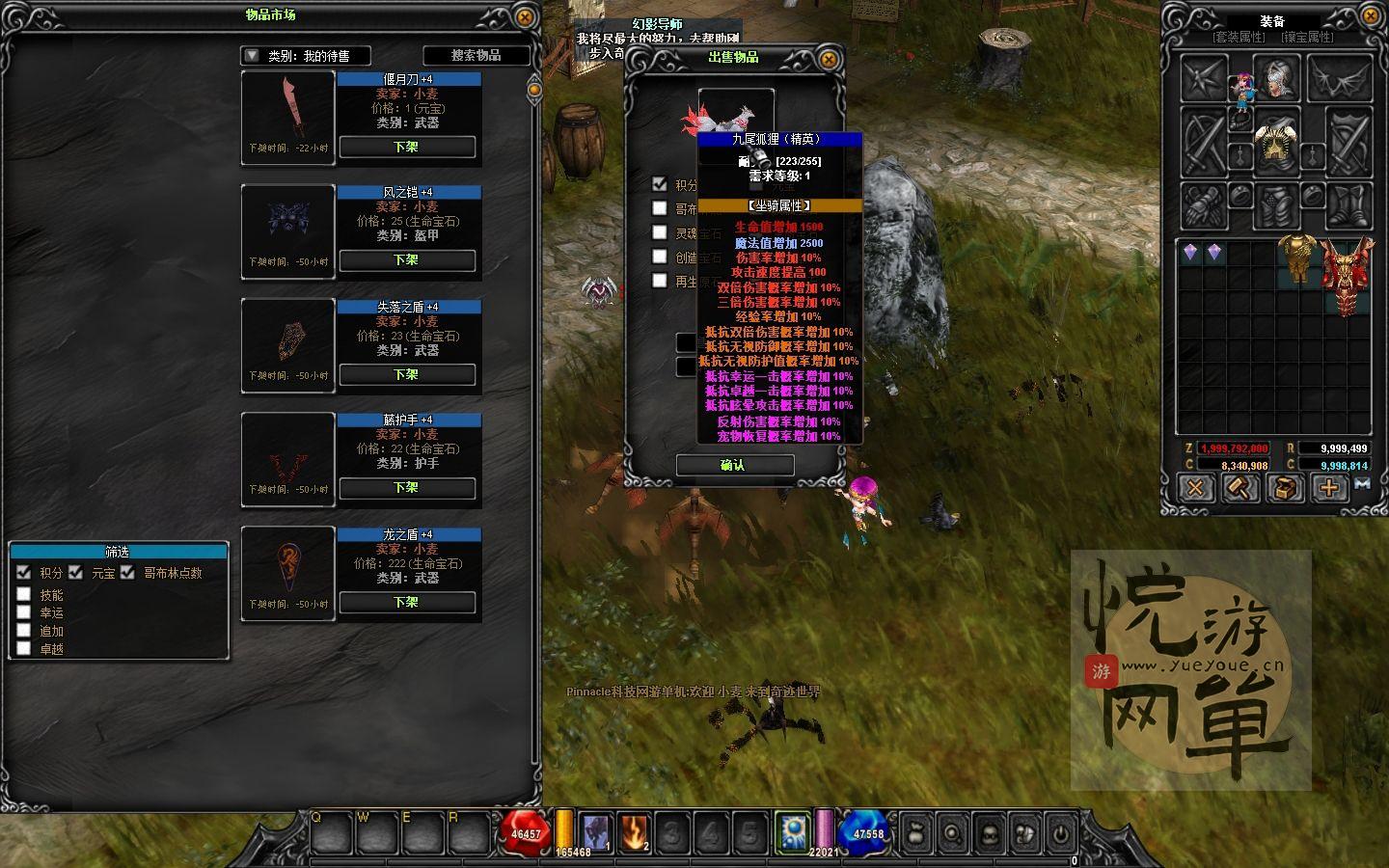The width and height of the screenshot is (1389, 868).
Task: Open the 套装属性 set attributes view
Action: 1239,38
